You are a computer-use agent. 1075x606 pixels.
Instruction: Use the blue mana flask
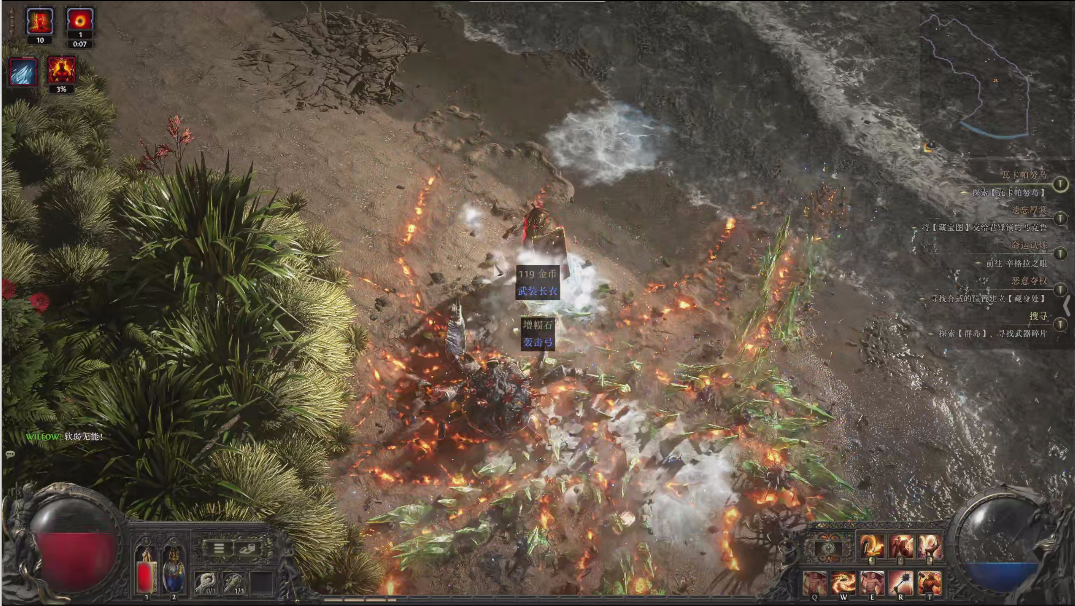[173, 571]
